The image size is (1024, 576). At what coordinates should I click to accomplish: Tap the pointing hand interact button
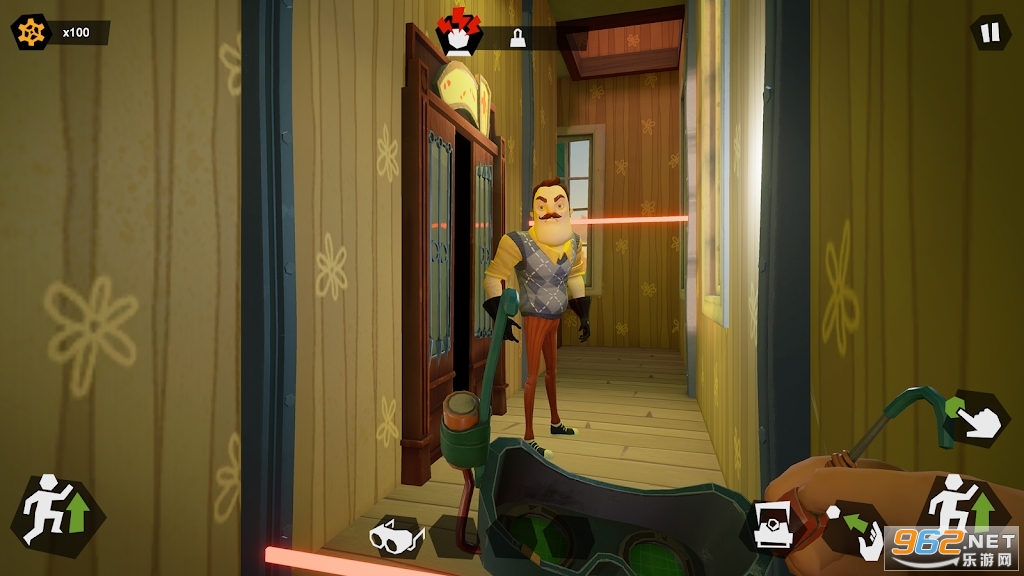coord(979,416)
